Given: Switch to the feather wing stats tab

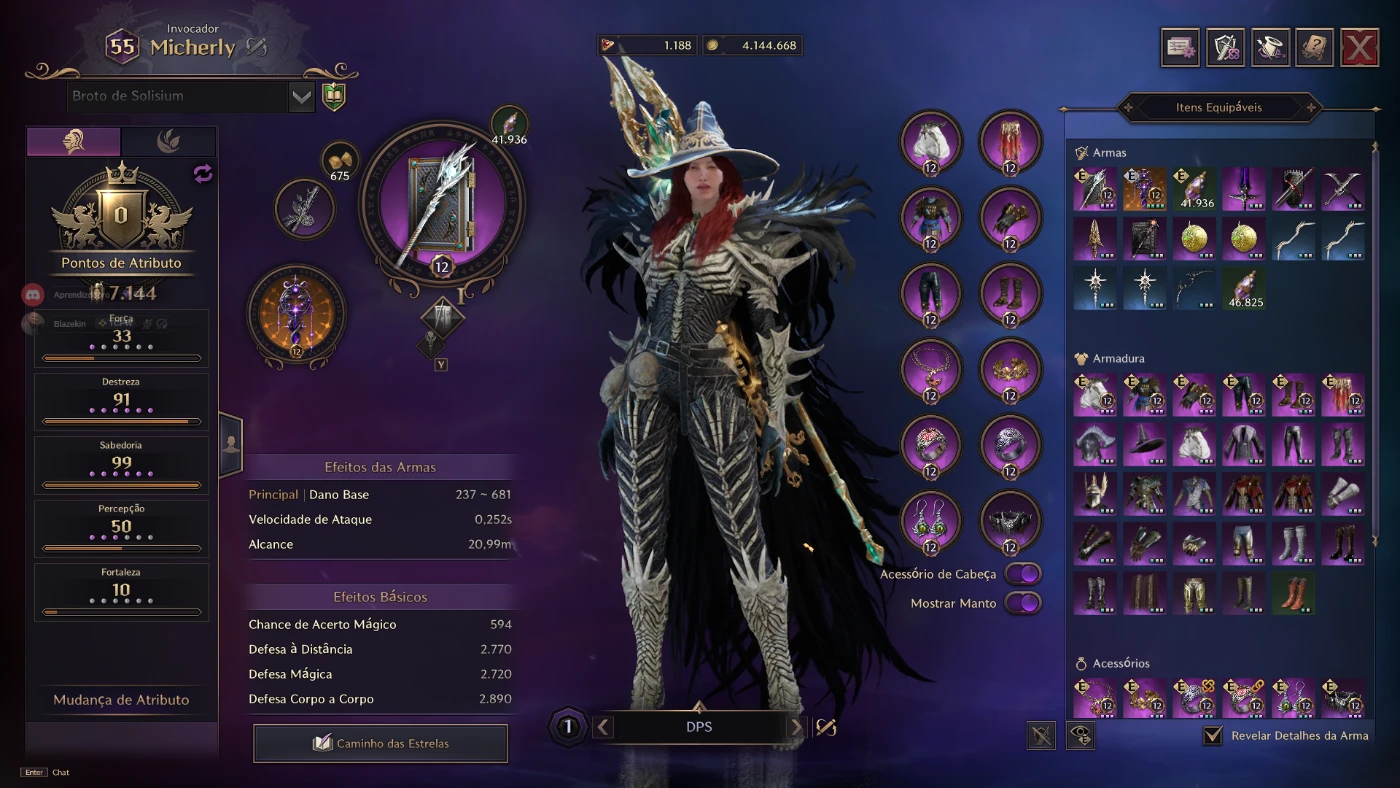Looking at the screenshot, I should point(168,142).
